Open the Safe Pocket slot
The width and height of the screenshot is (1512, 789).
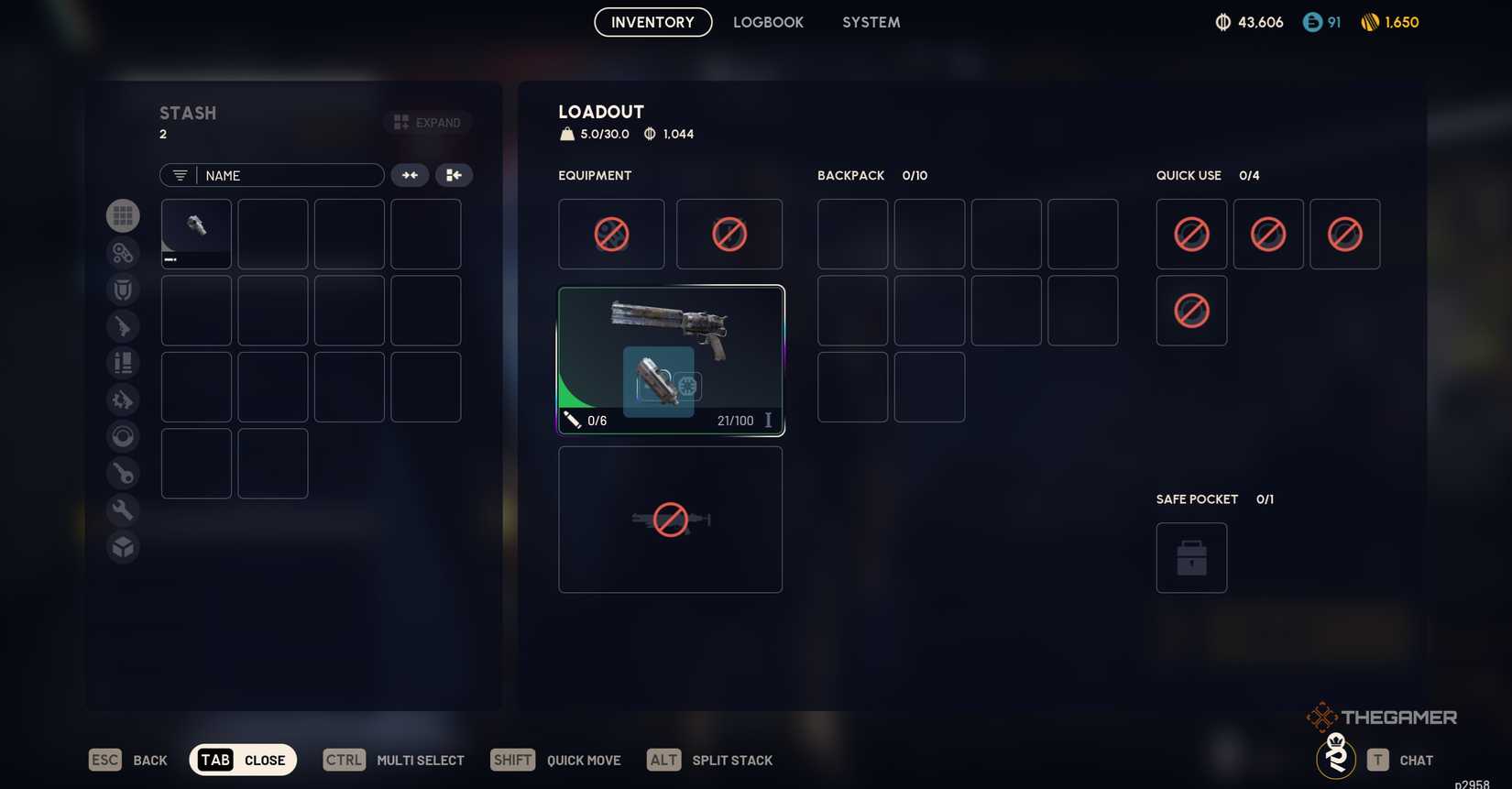(1191, 557)
